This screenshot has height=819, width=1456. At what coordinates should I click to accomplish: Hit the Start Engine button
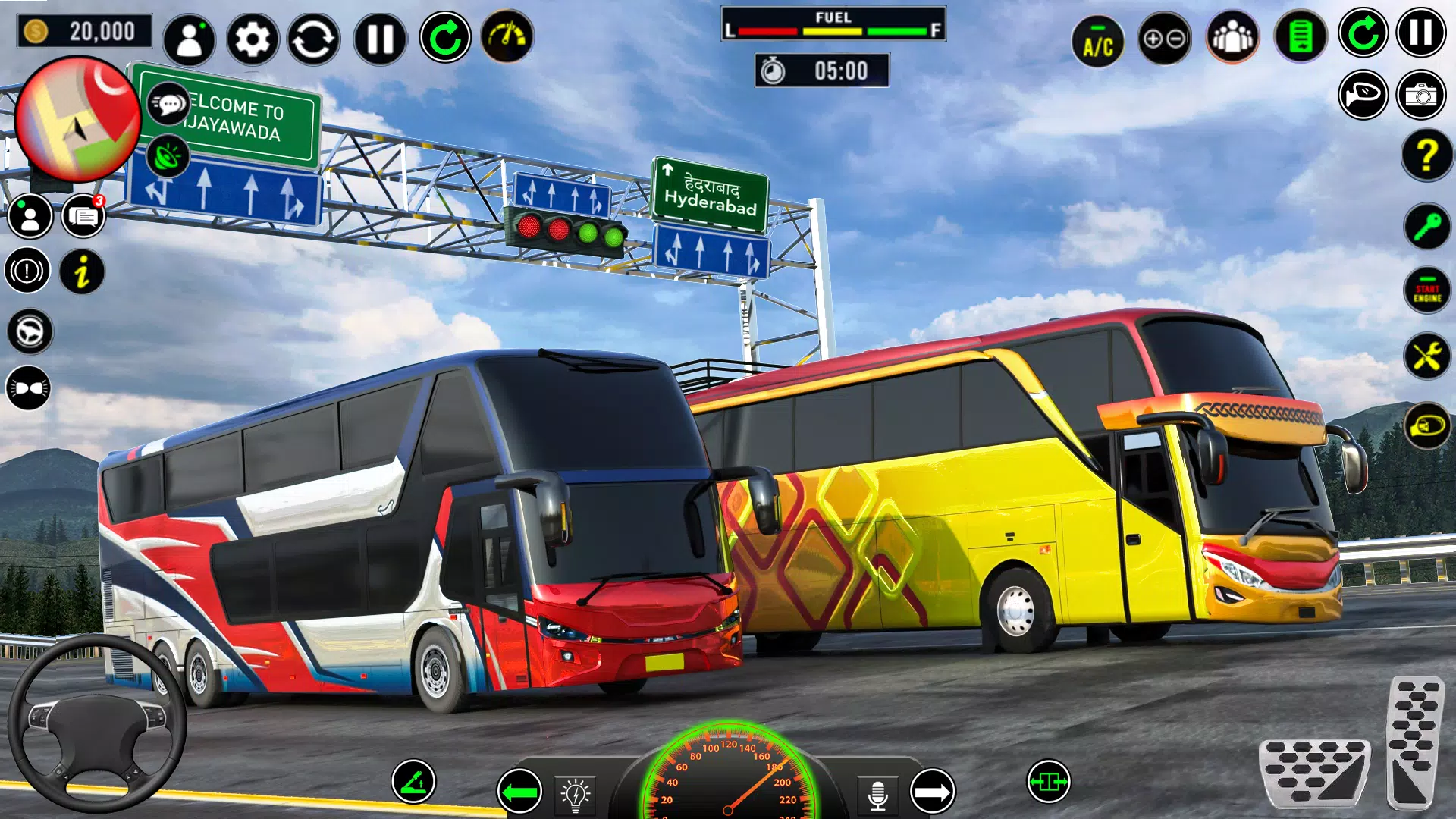click(1426, 290)
